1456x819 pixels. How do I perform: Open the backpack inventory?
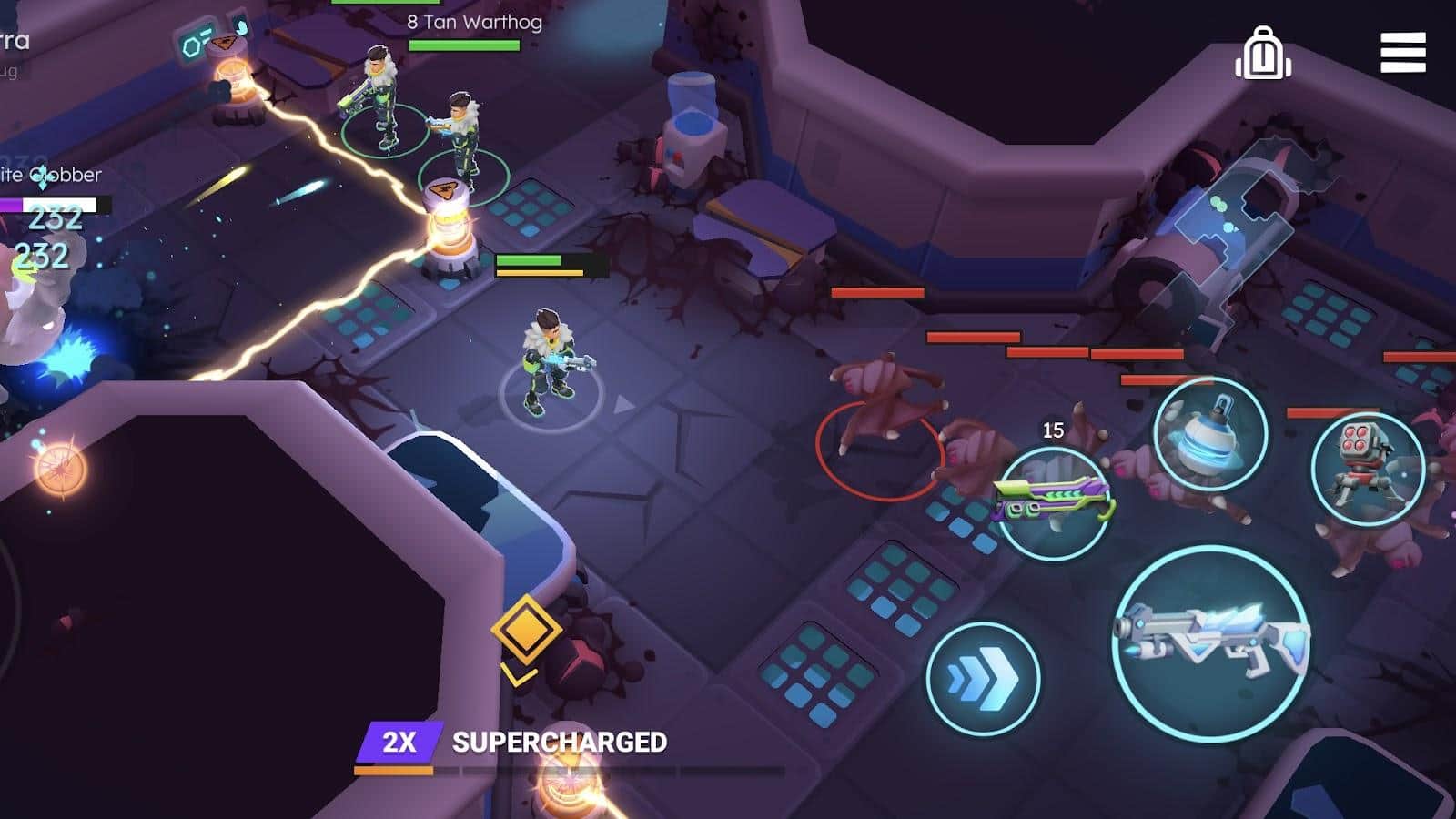point(1263,55)
